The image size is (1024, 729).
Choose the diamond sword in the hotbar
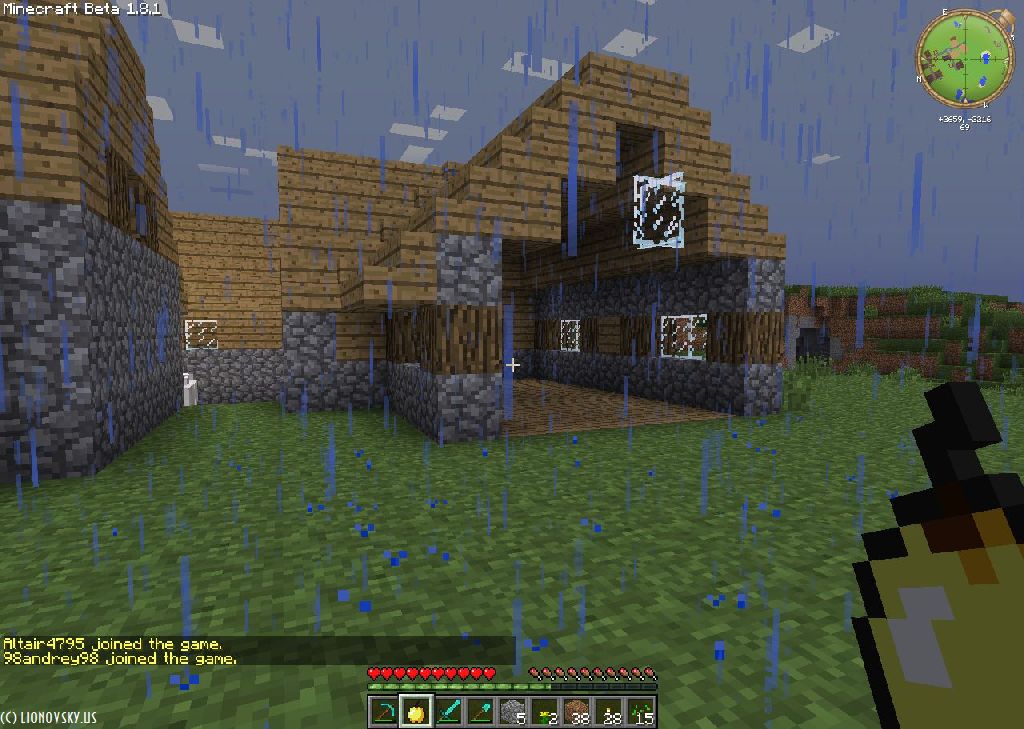[x=448, y=712]
